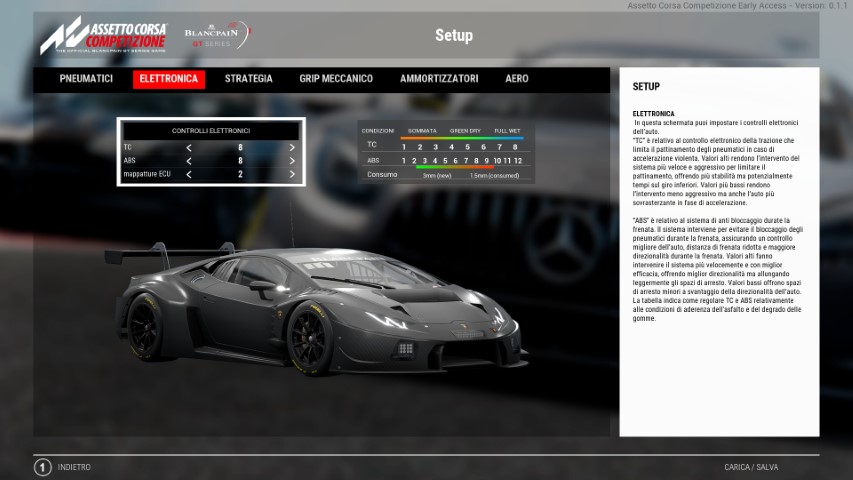Lower the ABS setting with left arrow
The height and width of the screenshot is (480, 853).
[x=189, y=160]
